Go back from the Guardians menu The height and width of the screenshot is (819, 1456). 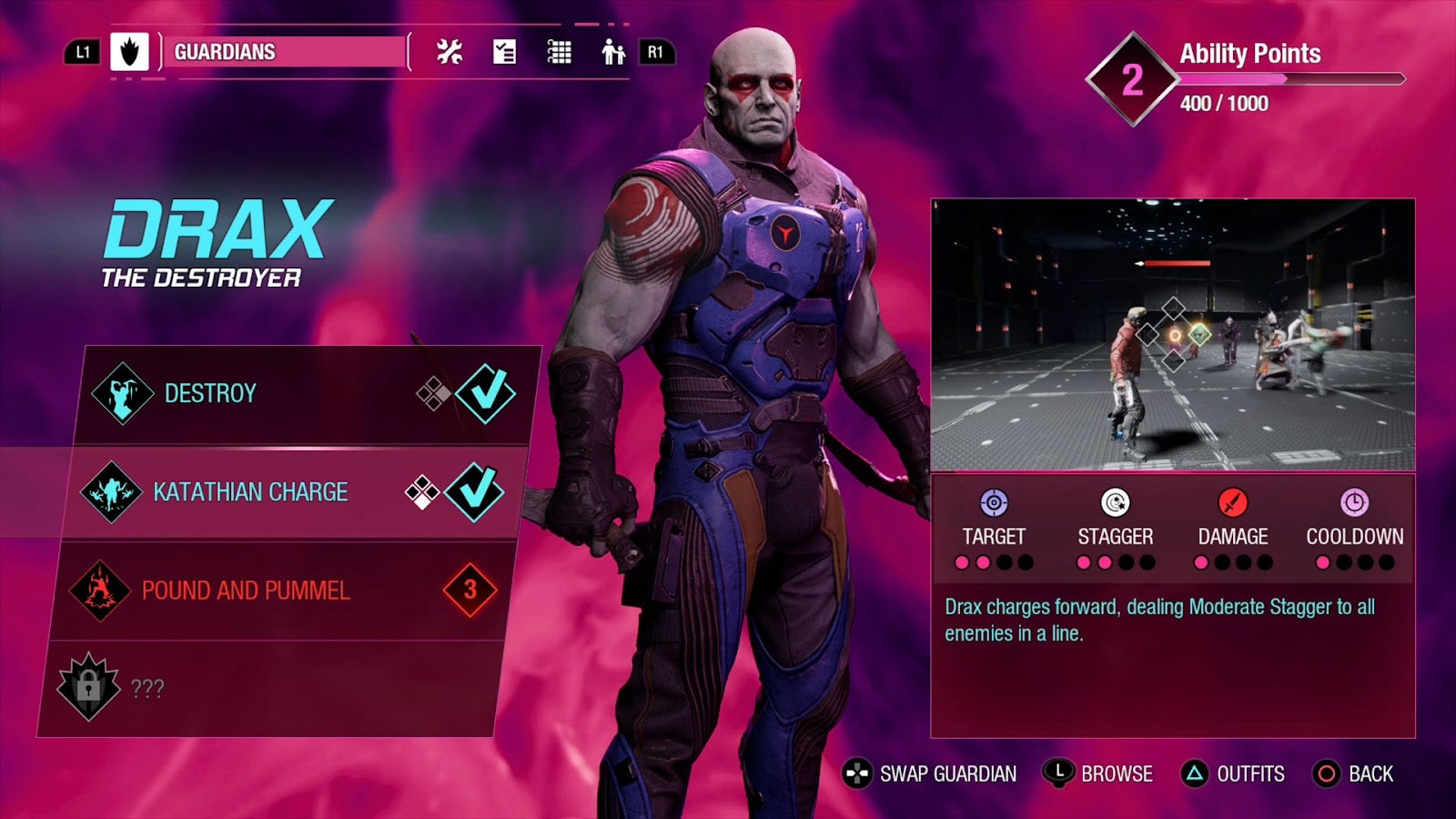[1353, 773]
